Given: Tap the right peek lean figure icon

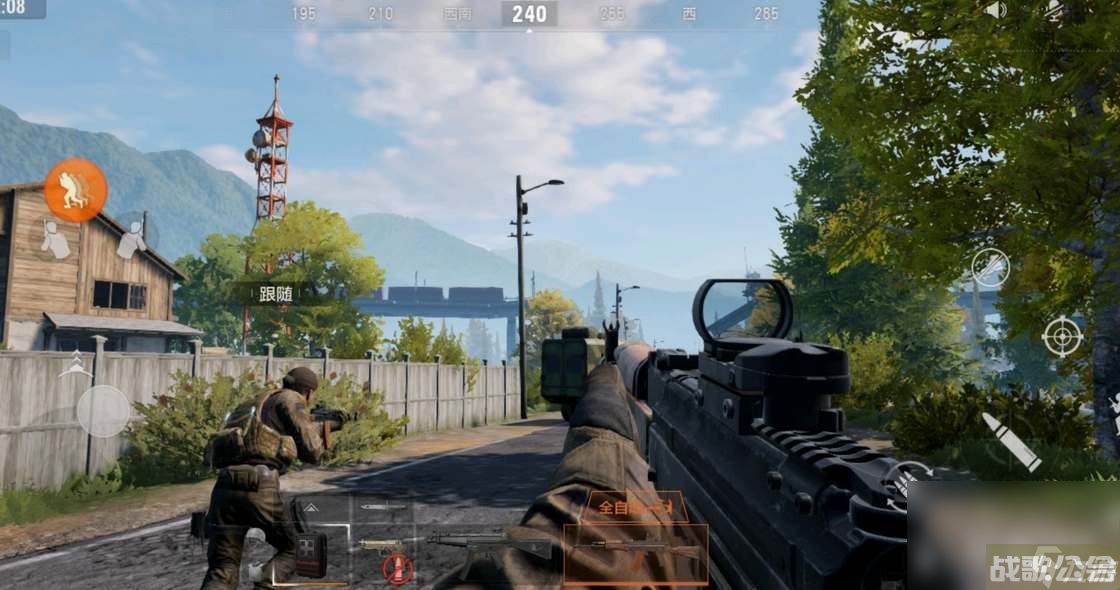Looking at the screenshot, I should pos(131,239).
